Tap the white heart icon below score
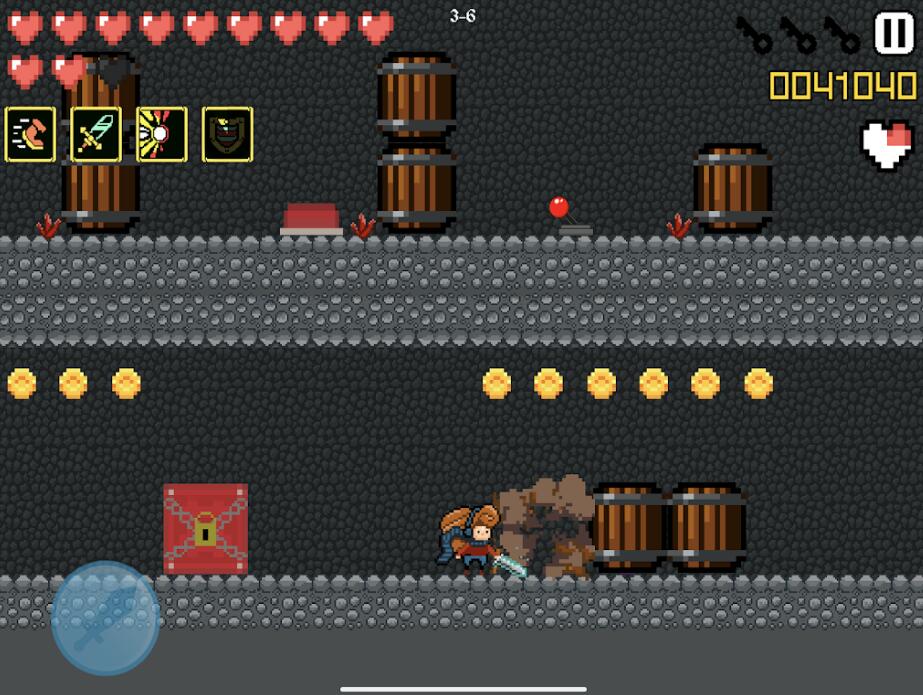 887,145
